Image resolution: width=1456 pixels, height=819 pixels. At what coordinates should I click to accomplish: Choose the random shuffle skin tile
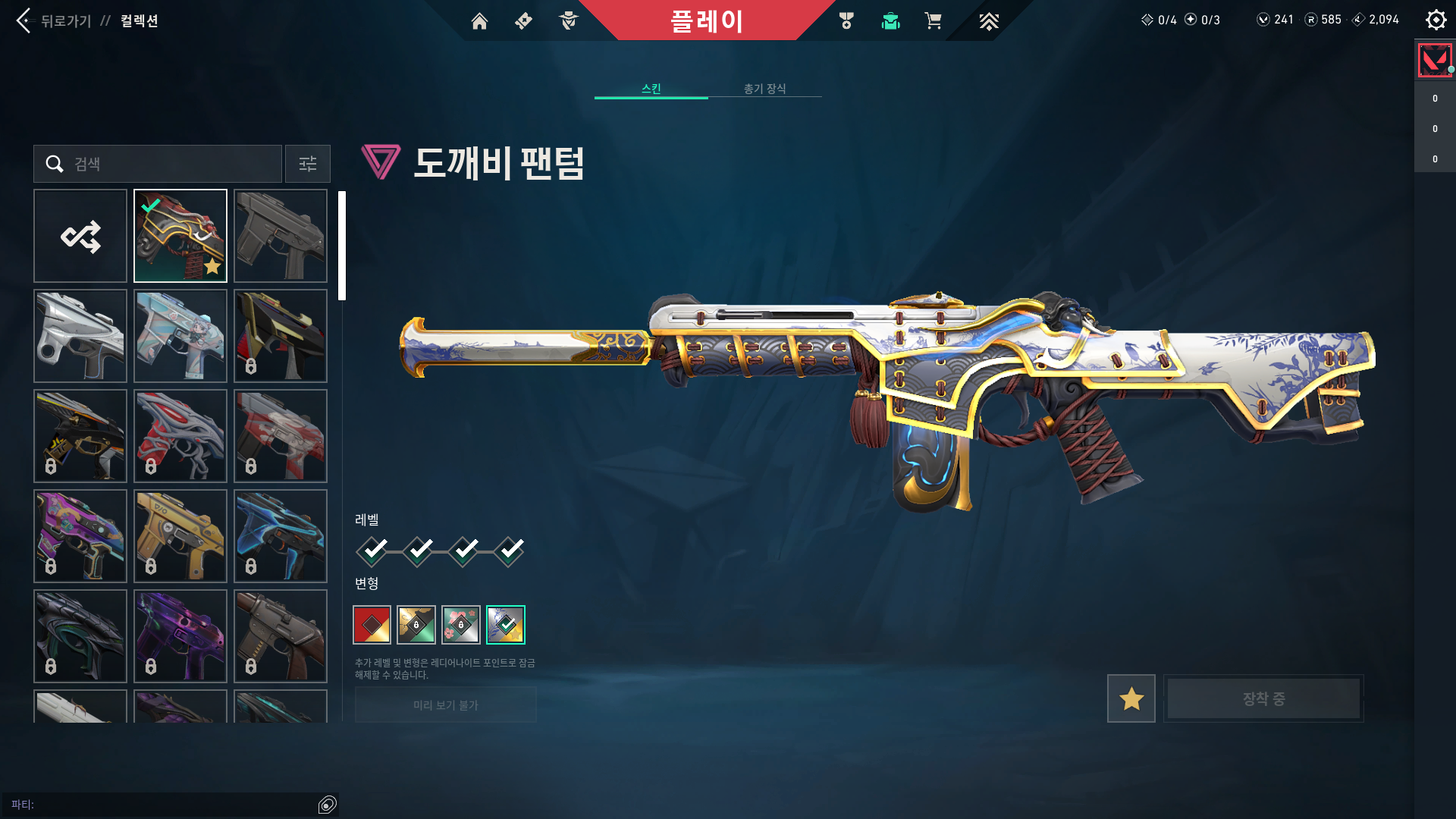[80, 236]
